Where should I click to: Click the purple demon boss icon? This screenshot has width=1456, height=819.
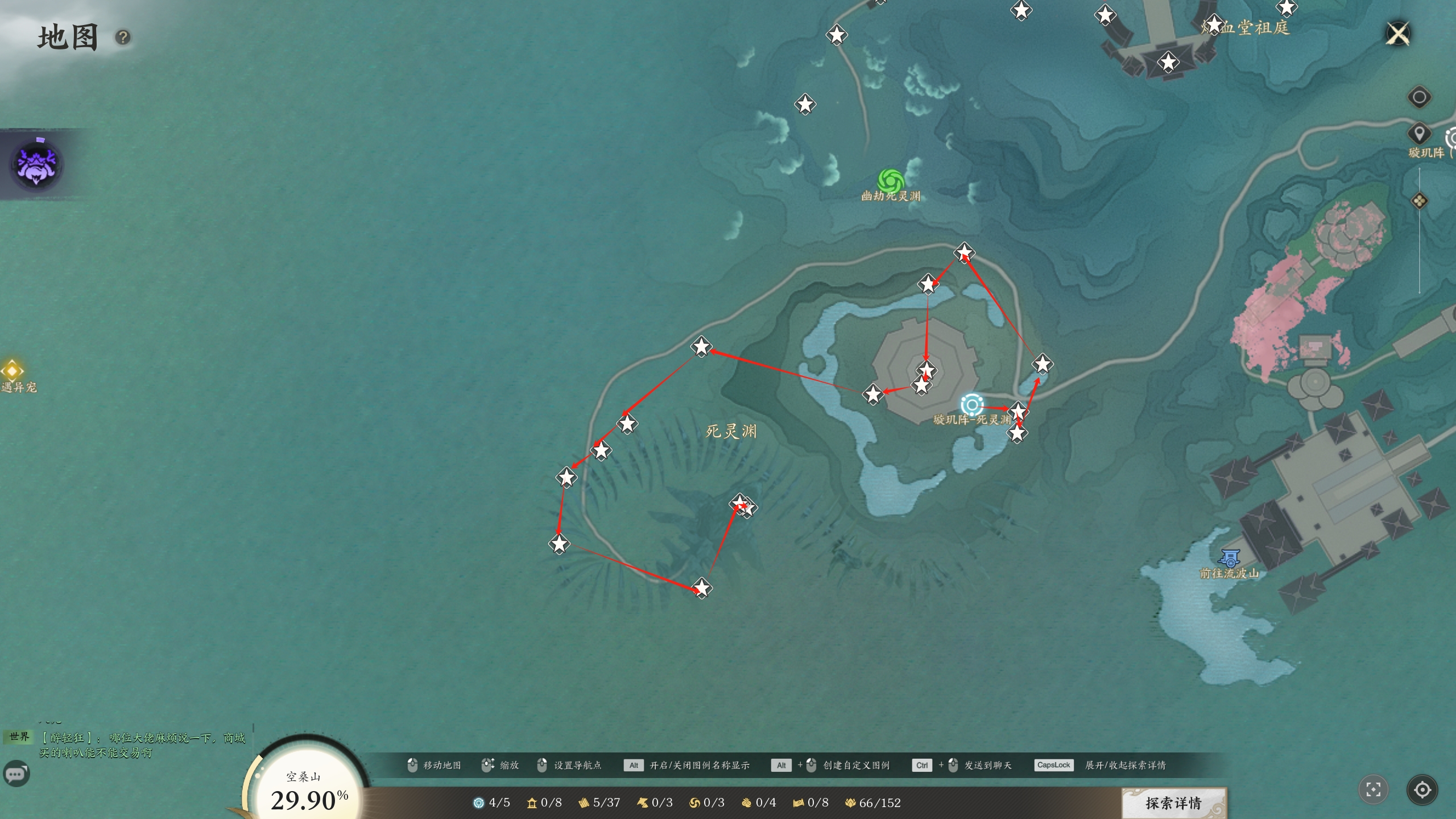coord(36,165)
